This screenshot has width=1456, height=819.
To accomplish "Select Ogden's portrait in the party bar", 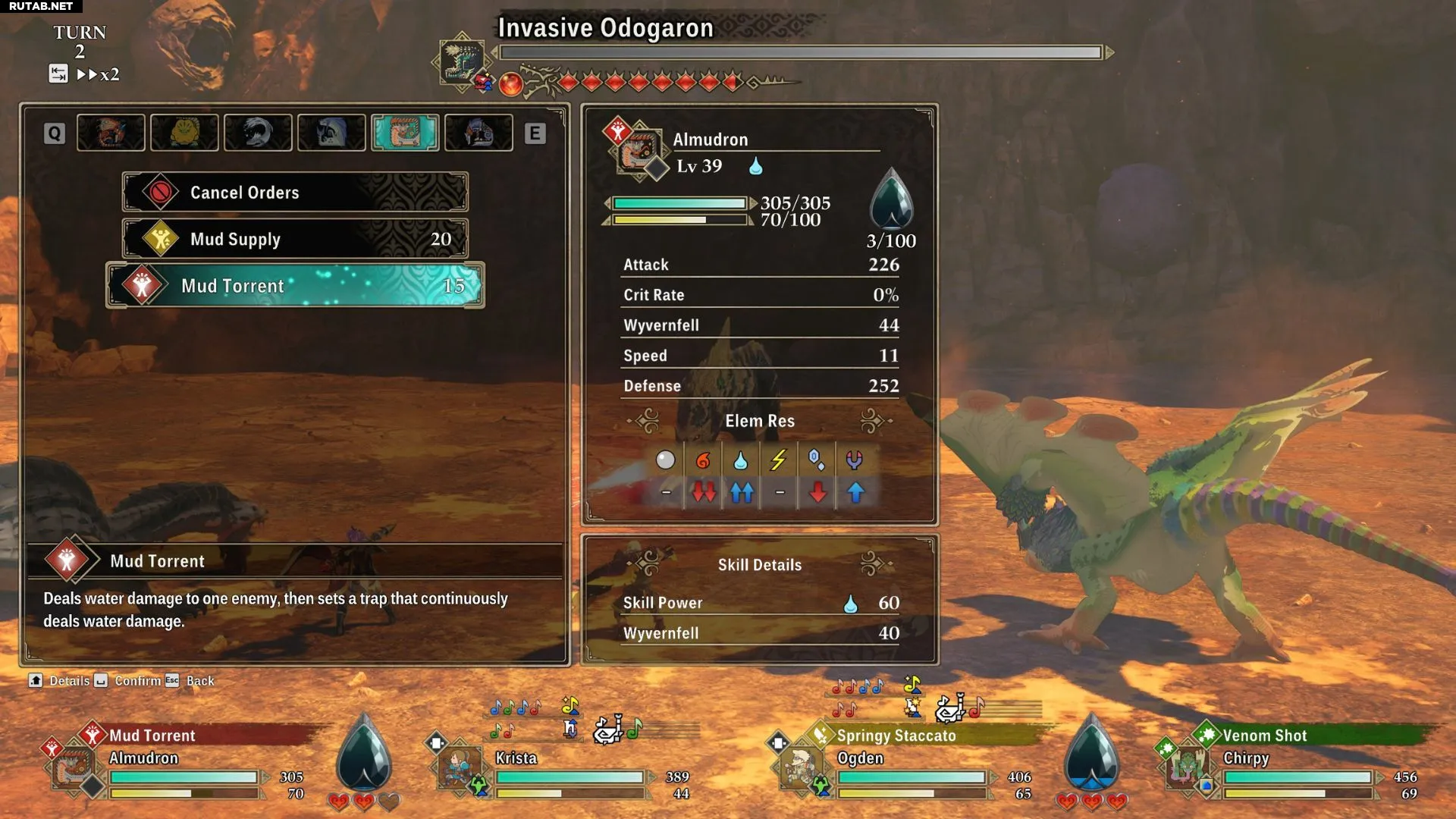I will coord(801,767).
